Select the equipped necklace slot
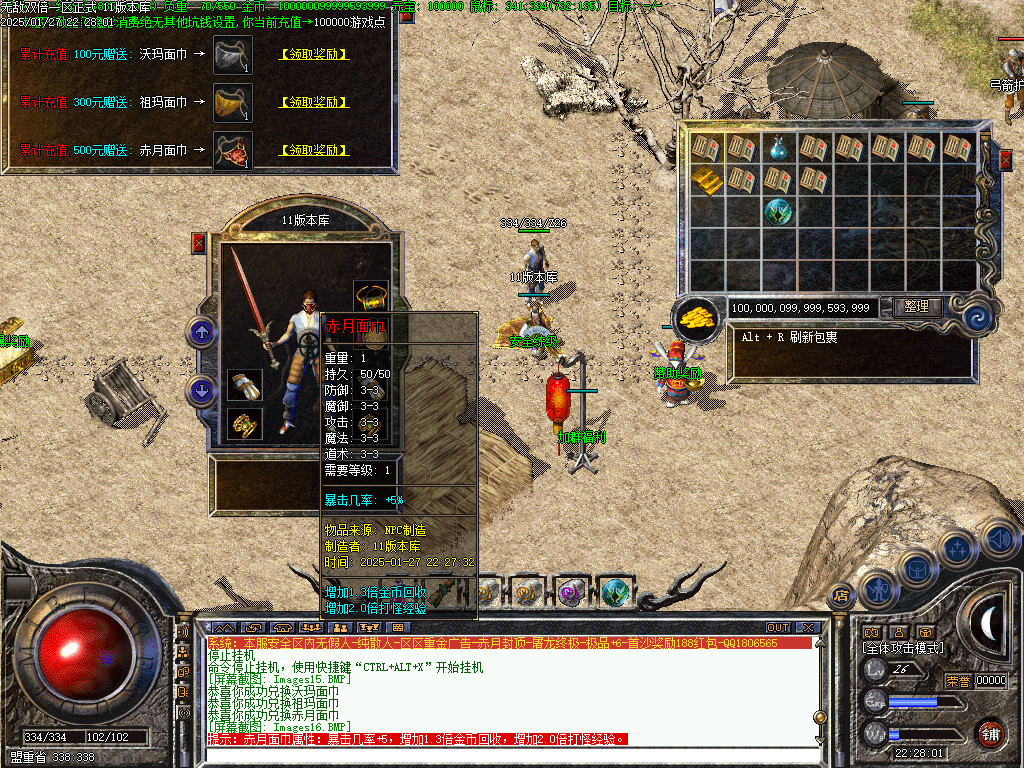1024x768 pixels. [371, 296]
